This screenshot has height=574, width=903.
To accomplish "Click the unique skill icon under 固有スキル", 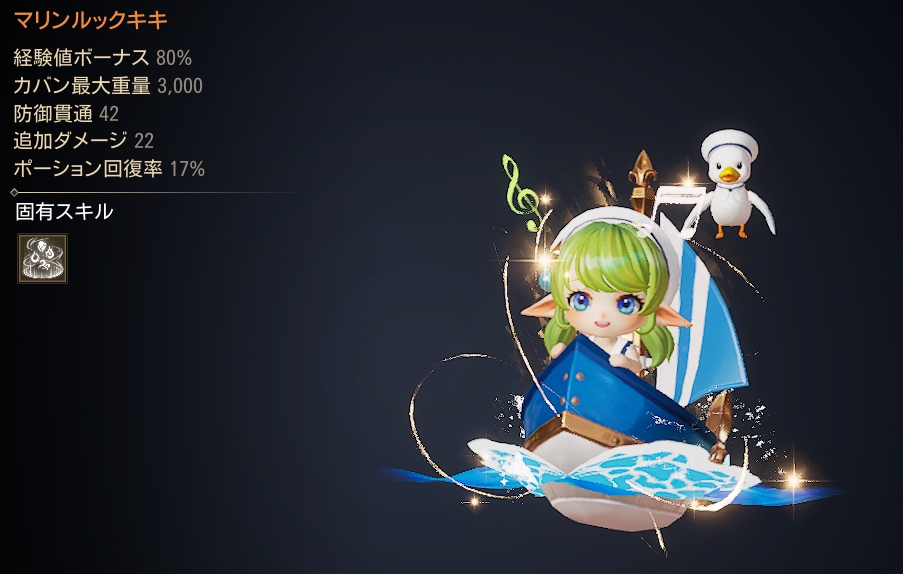I will (42, 259).
